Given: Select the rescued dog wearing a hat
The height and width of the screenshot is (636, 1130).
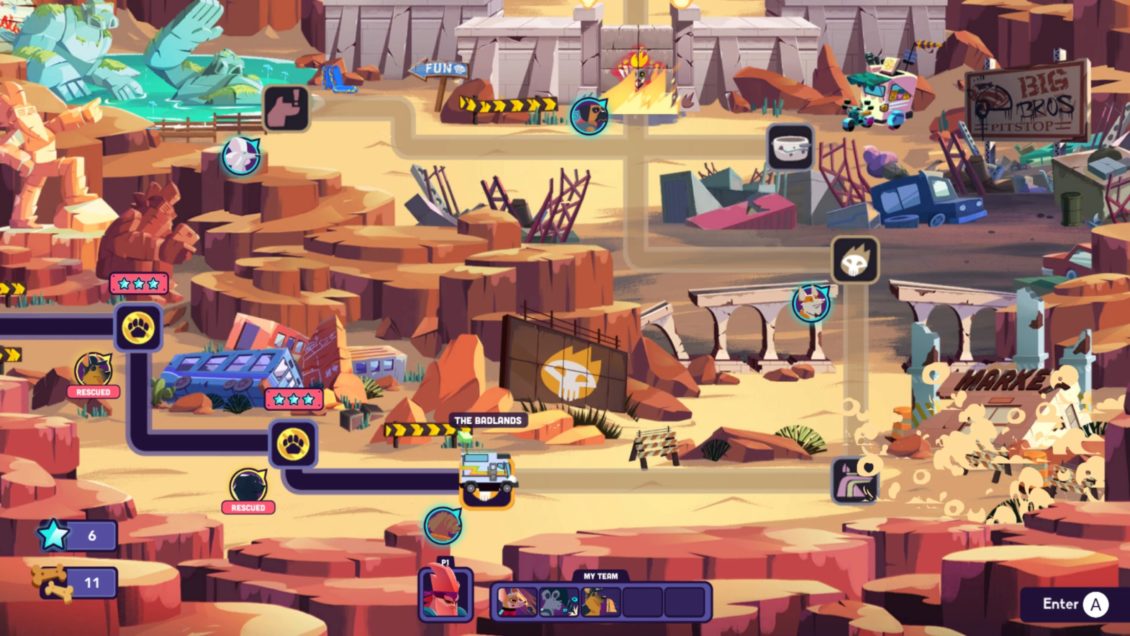Looking at the screenshot, I should [x=94, y=368].
